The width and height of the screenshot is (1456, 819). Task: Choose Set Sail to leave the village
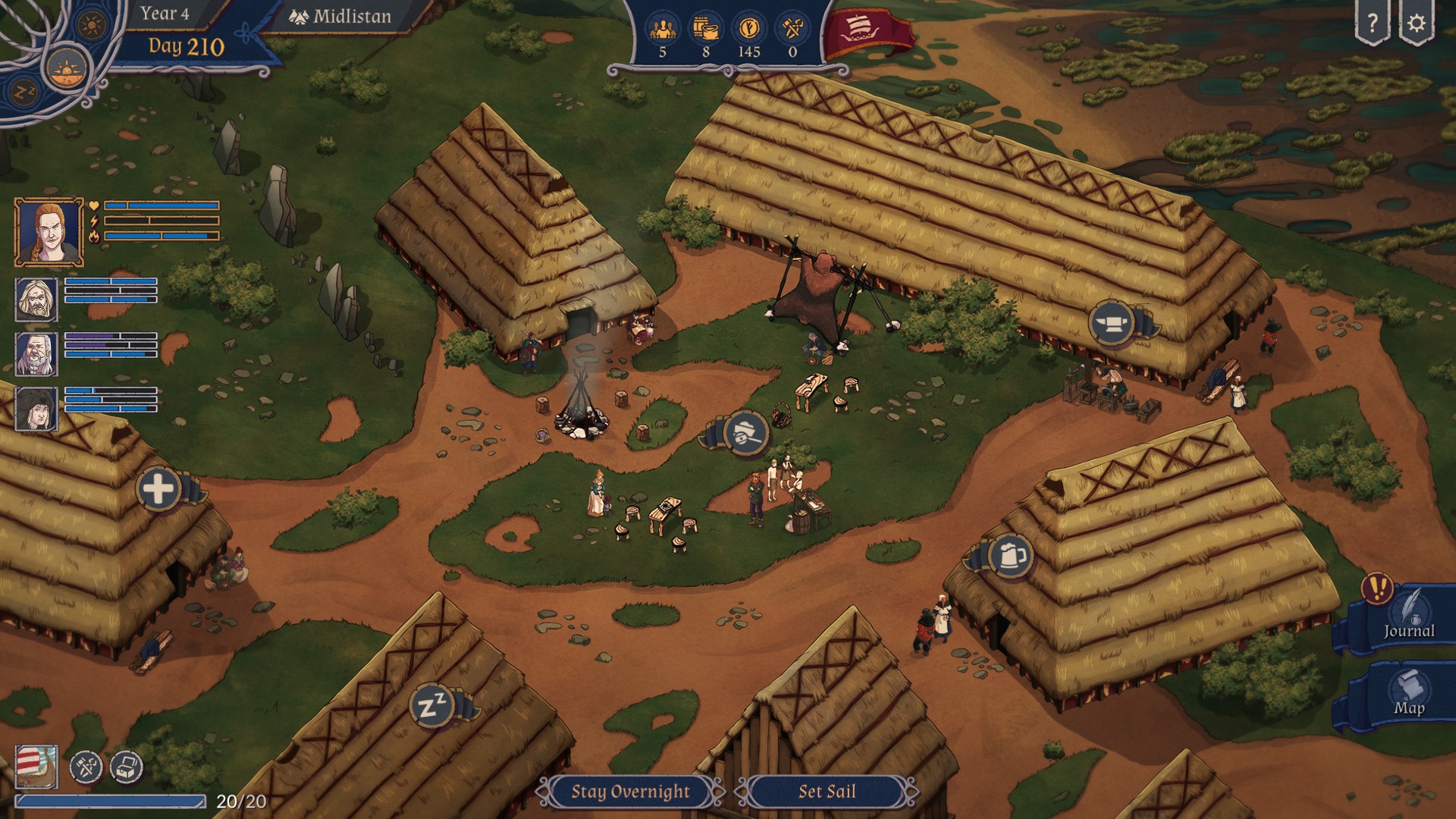827,792
